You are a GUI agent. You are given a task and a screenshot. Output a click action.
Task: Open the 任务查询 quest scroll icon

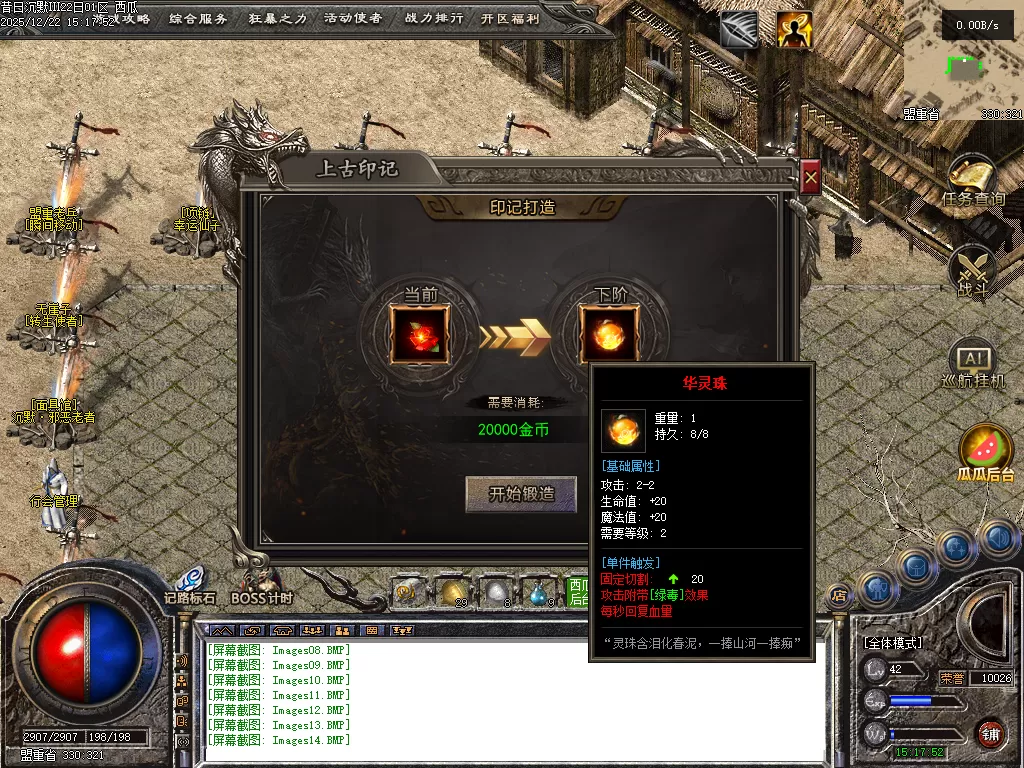(973, 178)
